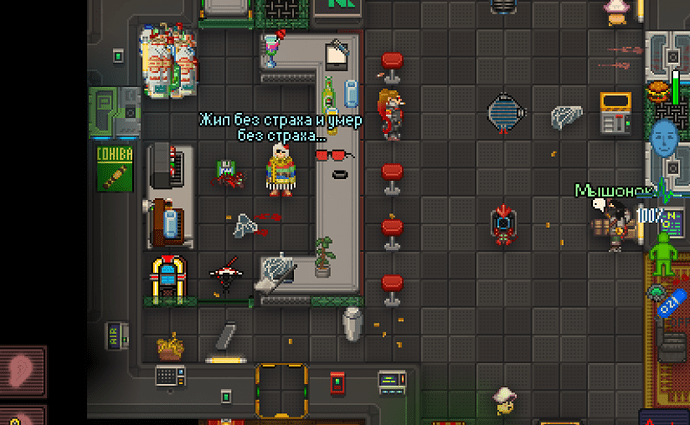Click the burger hunger status icon
690x425 pixels.
pyautogui.click(x=660, y=92)
